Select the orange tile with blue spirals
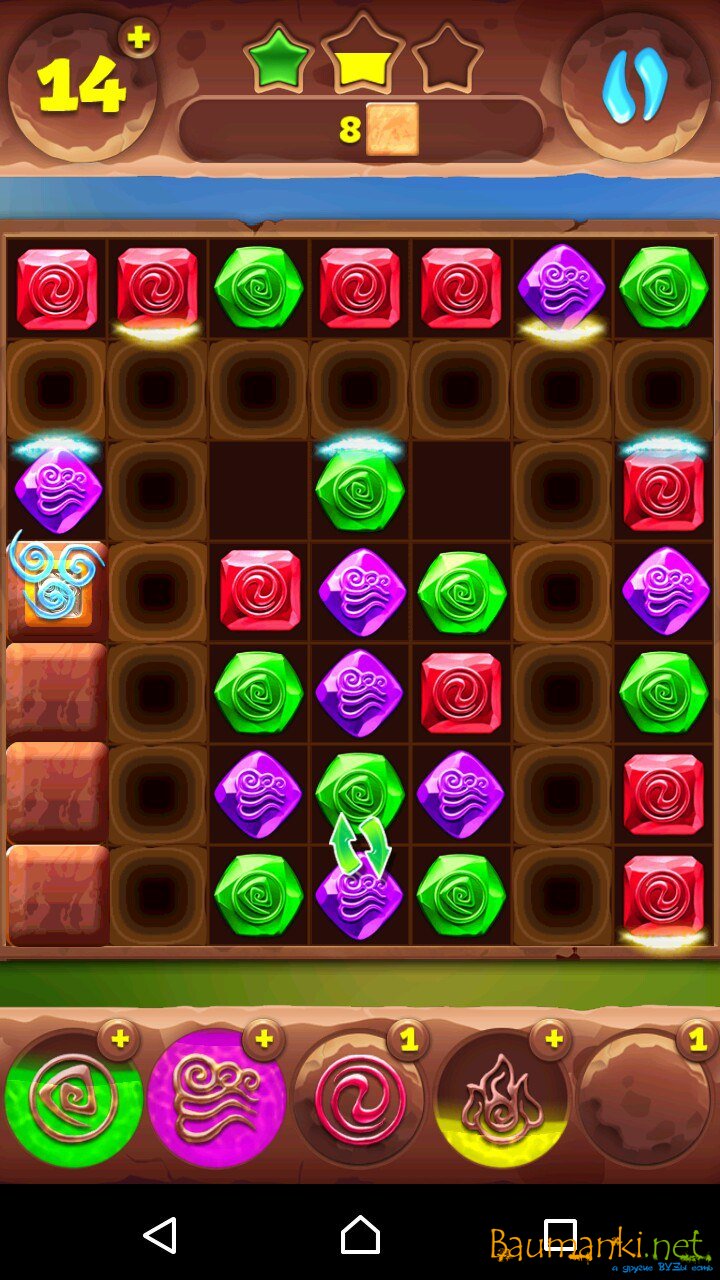The image size is (720, 1280). point(56,588)
